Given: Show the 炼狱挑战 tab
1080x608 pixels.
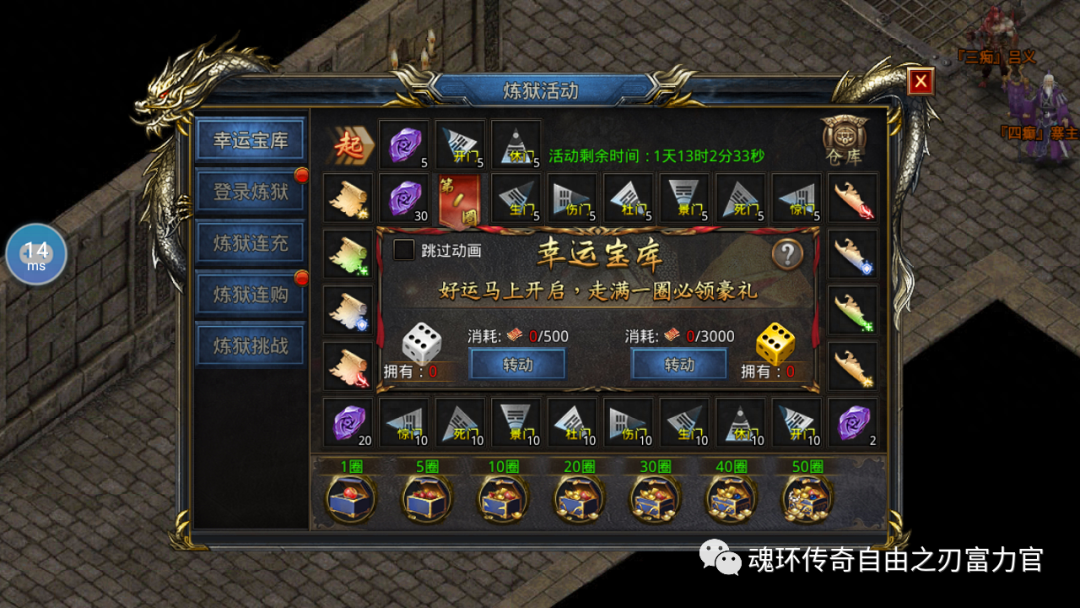Looking at the screenshot, I should [250, 345].
